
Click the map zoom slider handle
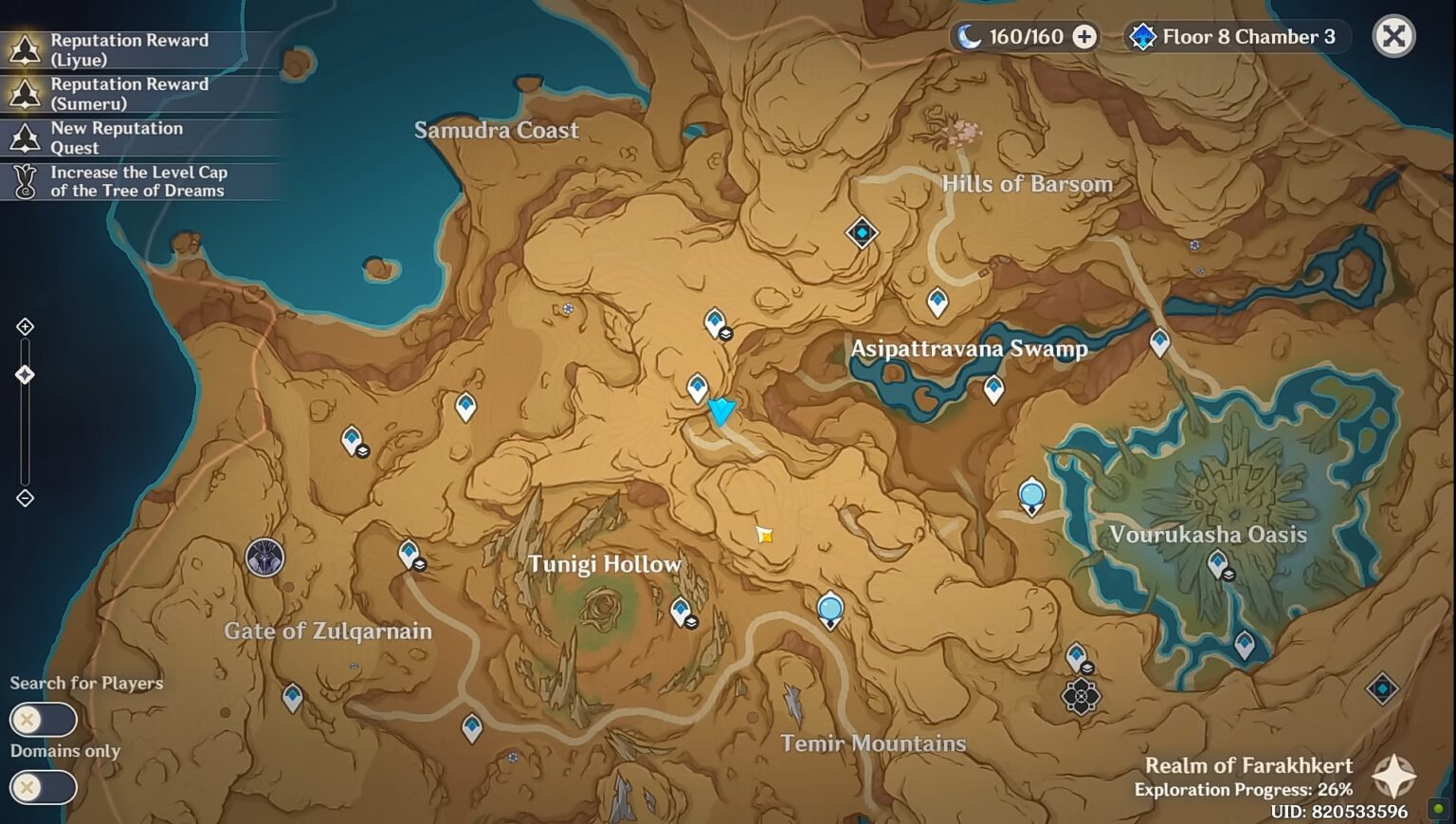tap(26, 375)
